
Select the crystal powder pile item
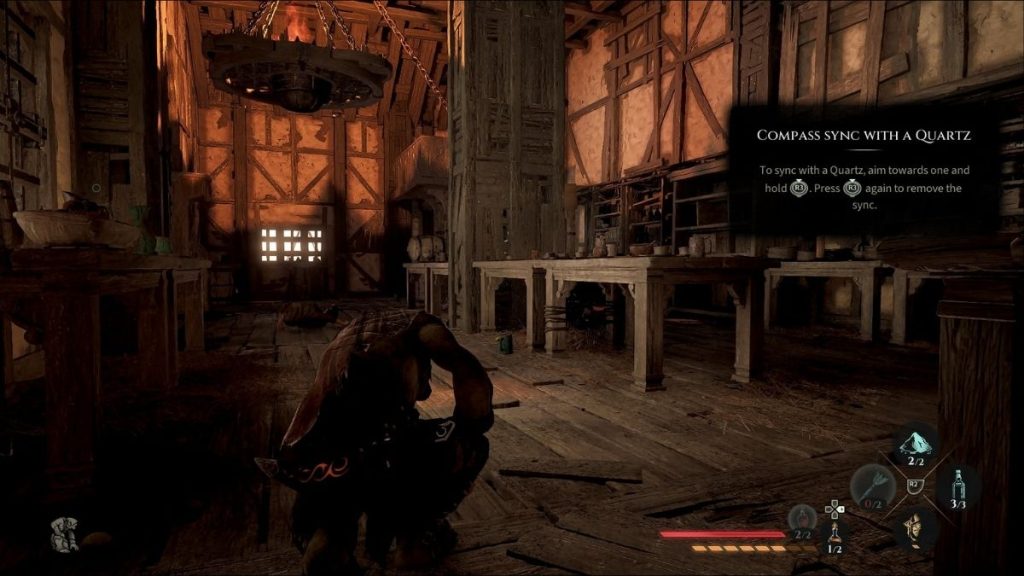(915, 443)
